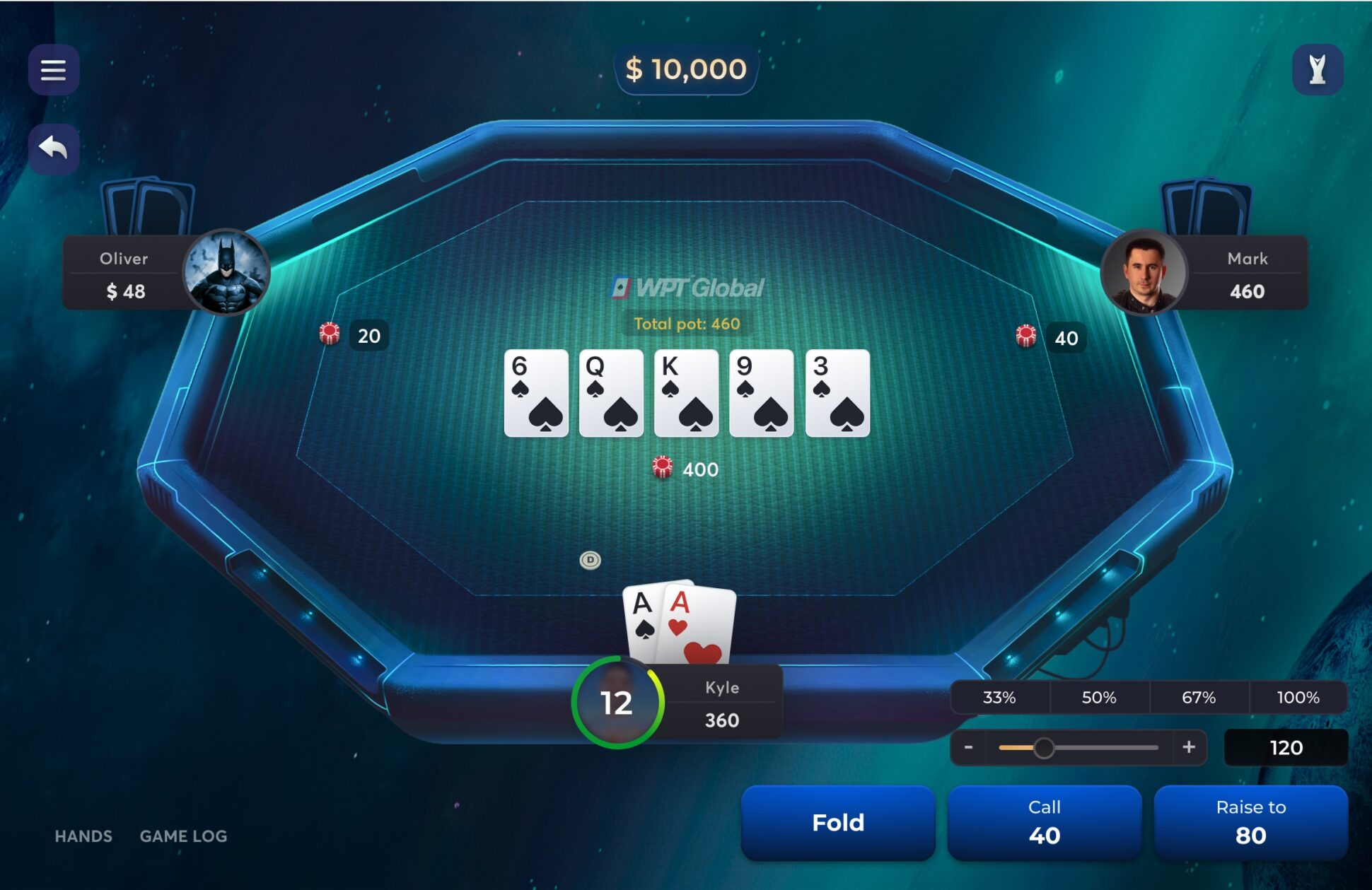Screen dimensions: 1372x890
Task: Select the 33% pot bet option
Action: coord(999,697)
